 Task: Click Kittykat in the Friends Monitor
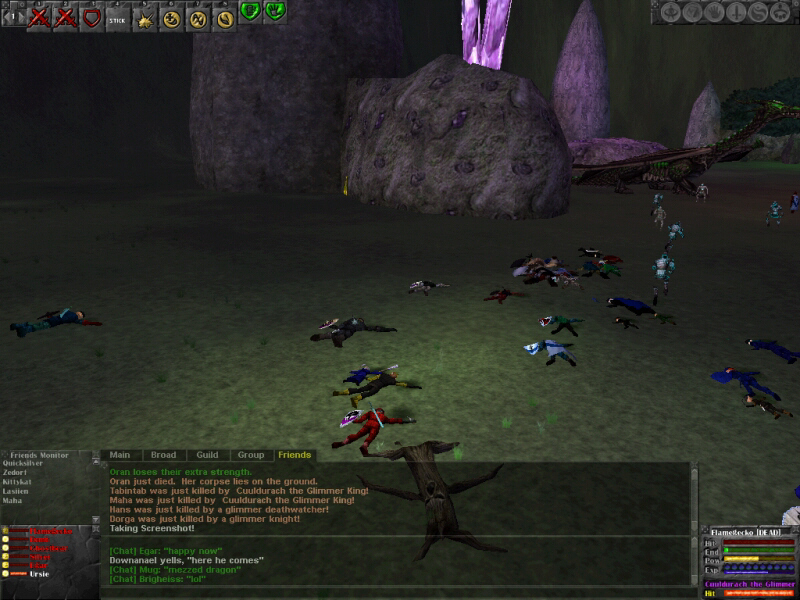click(18, 481)
